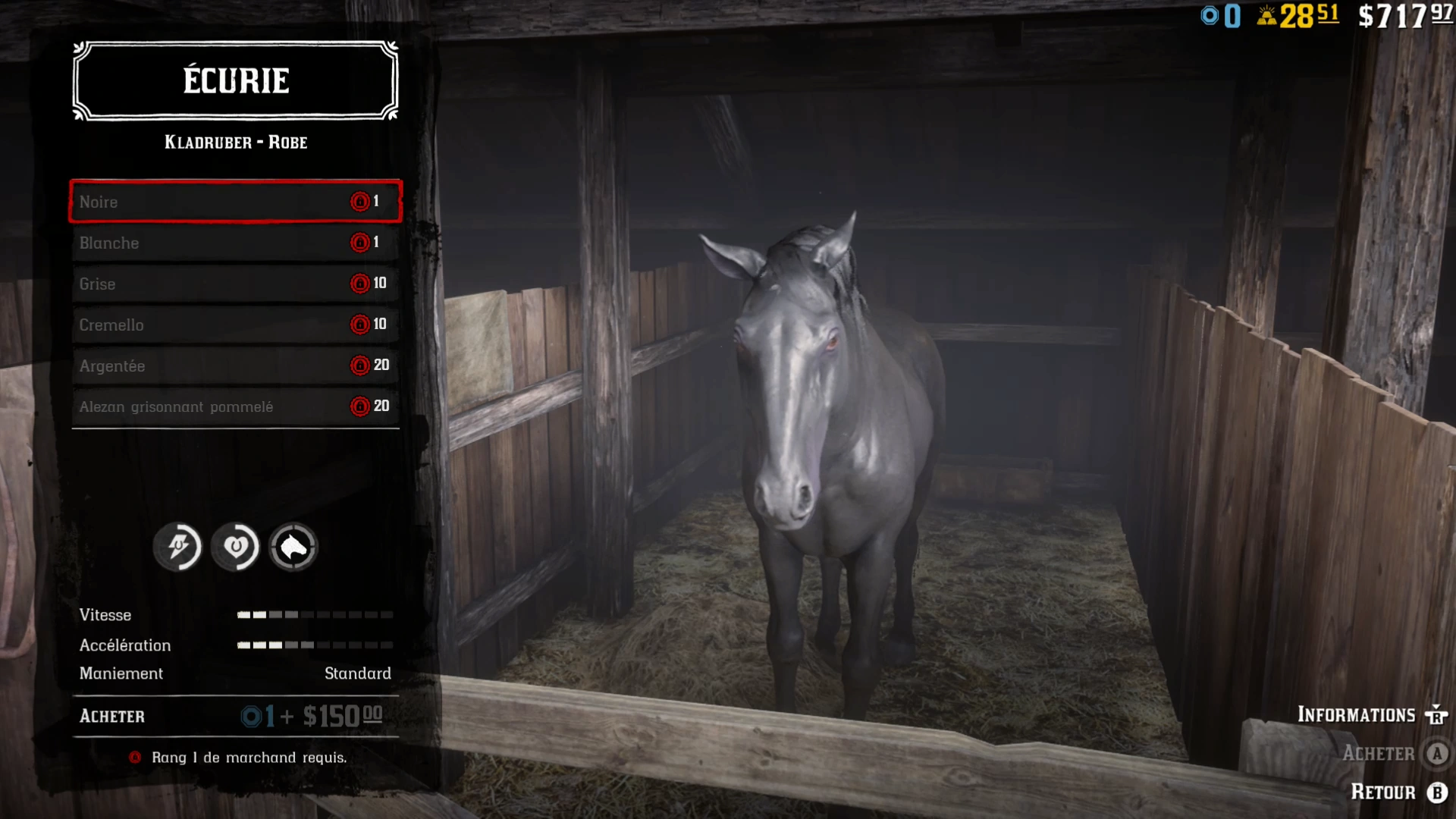Open the Grise coat entry
This screenshot has height=819, width=1456.
(235, 284)
